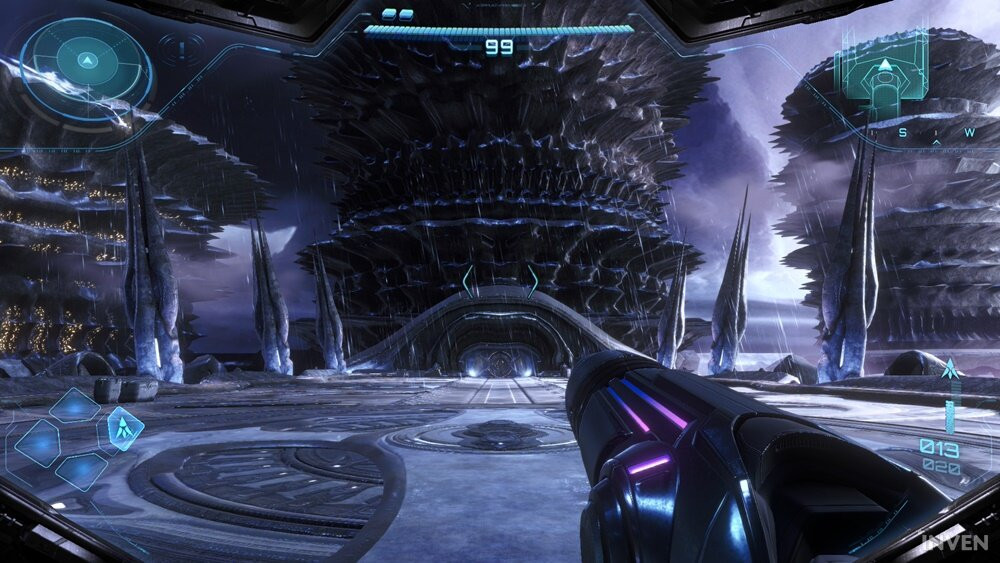Select the exclamation mark threat indicator
The height and width of the screenshot is (563, 1000).
pos(181,47)
